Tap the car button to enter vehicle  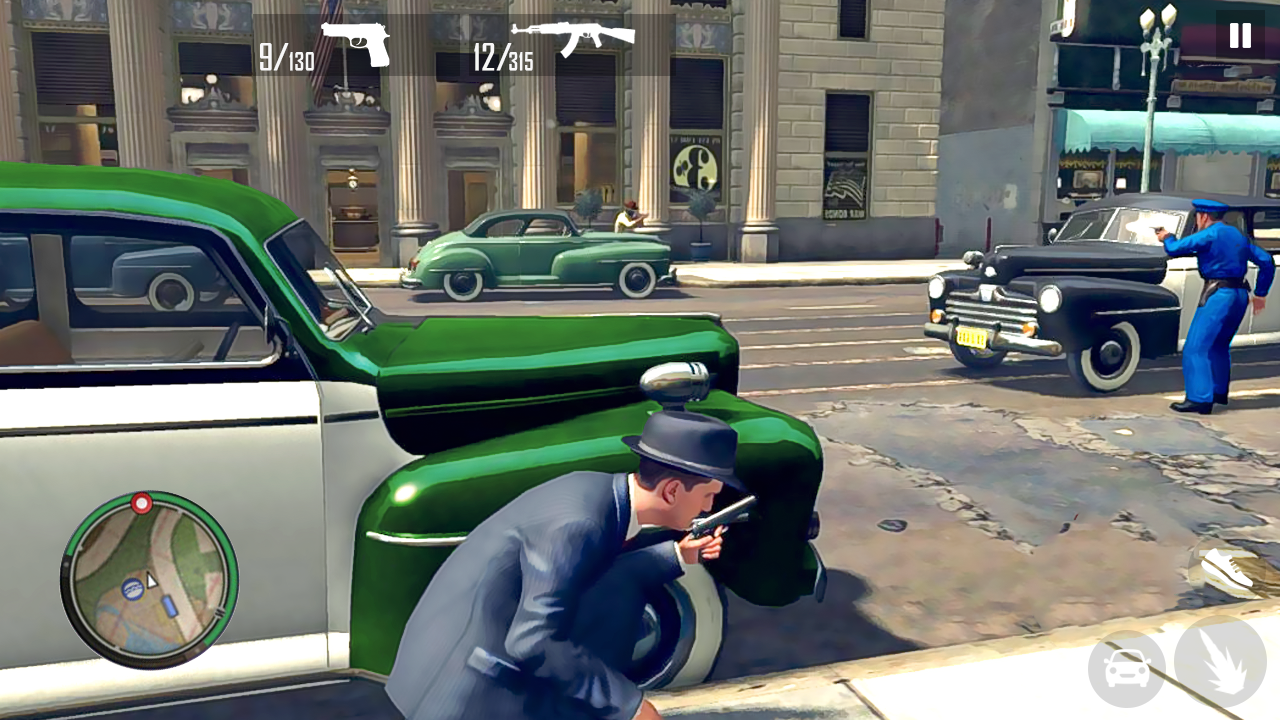(x=1127, y=669)
